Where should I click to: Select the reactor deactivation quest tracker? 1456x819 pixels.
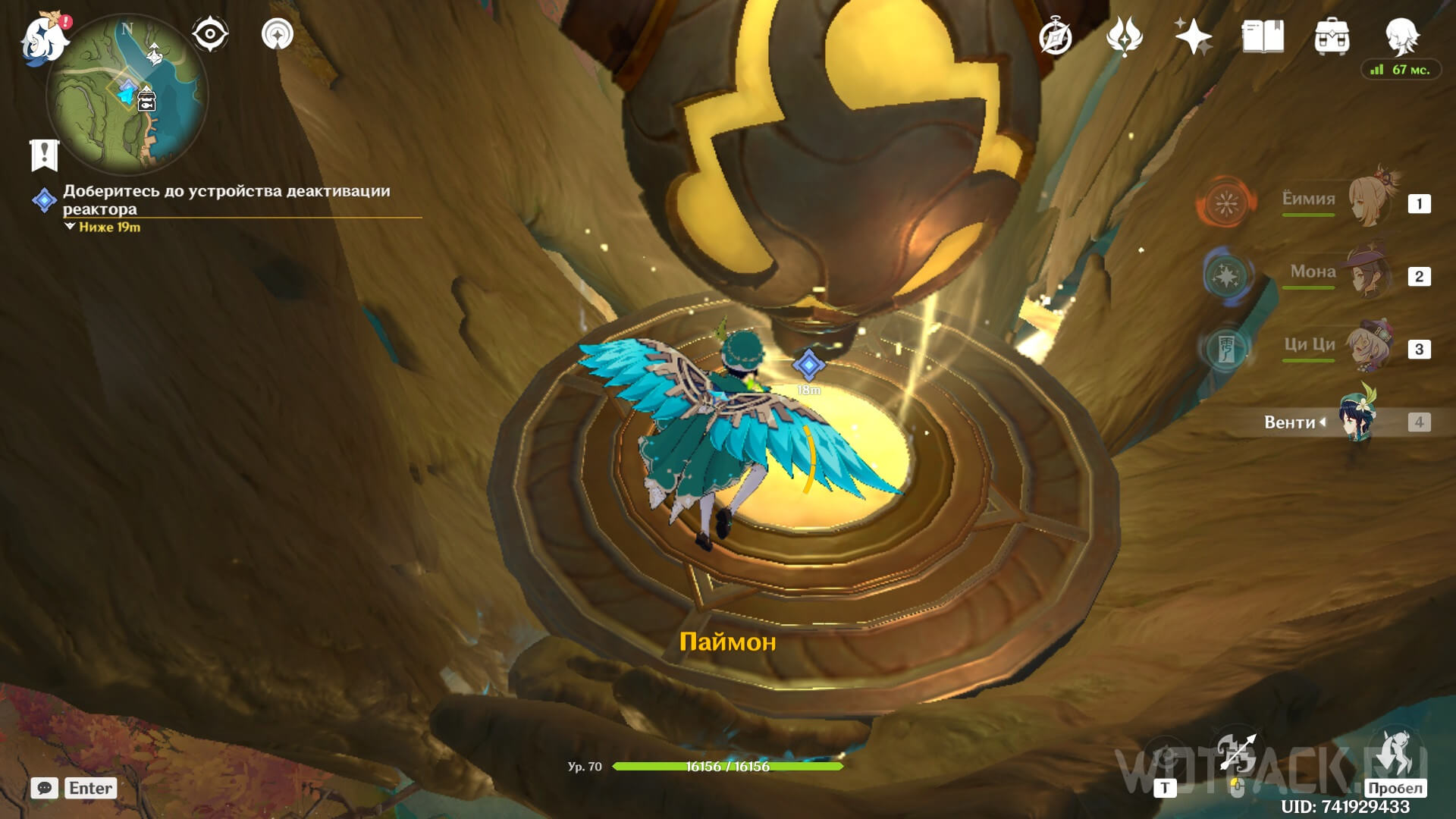pyautogui.click(x=226, y=199)
